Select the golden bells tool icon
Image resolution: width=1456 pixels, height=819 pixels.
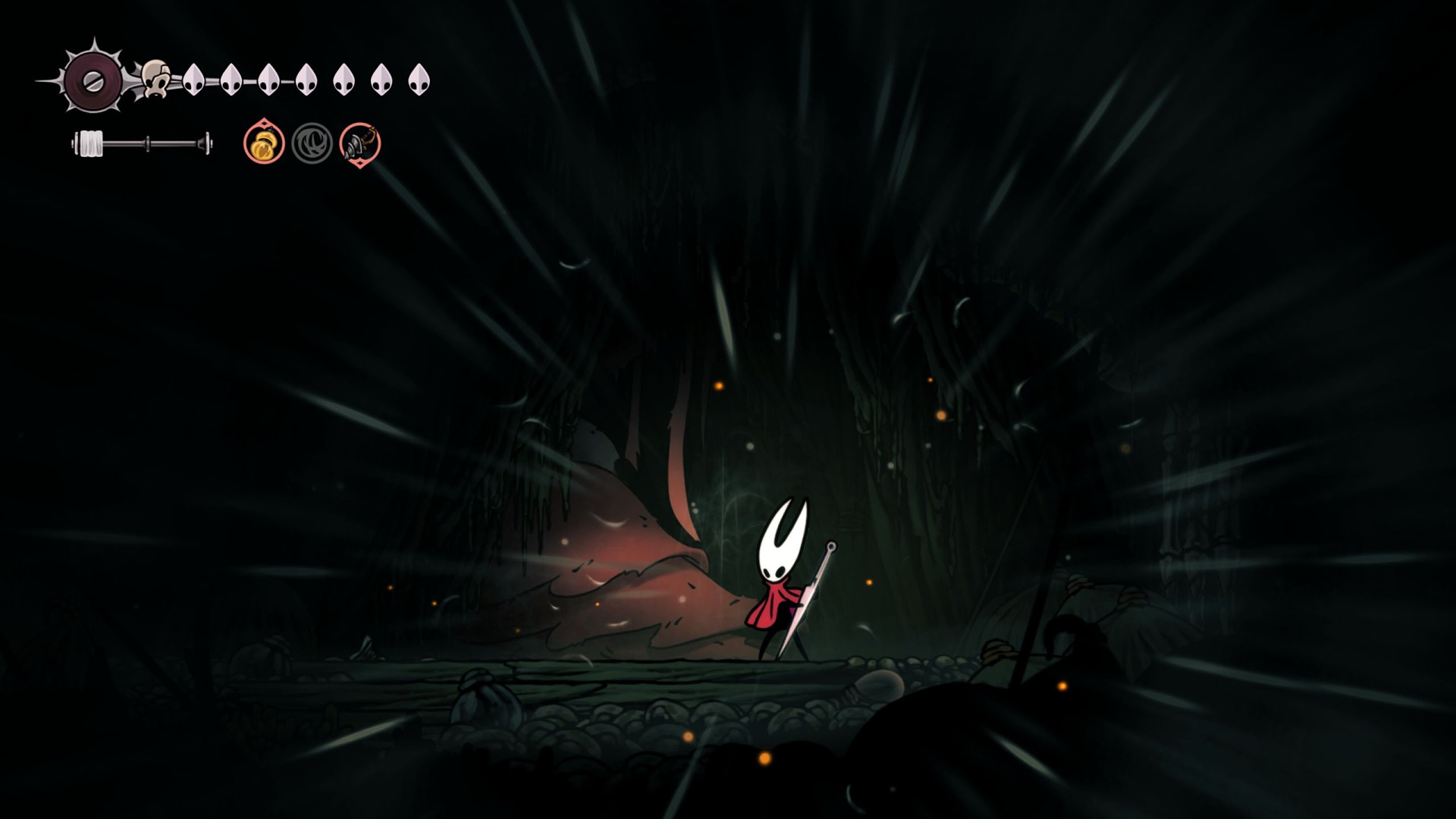click(x=264, y=143)
